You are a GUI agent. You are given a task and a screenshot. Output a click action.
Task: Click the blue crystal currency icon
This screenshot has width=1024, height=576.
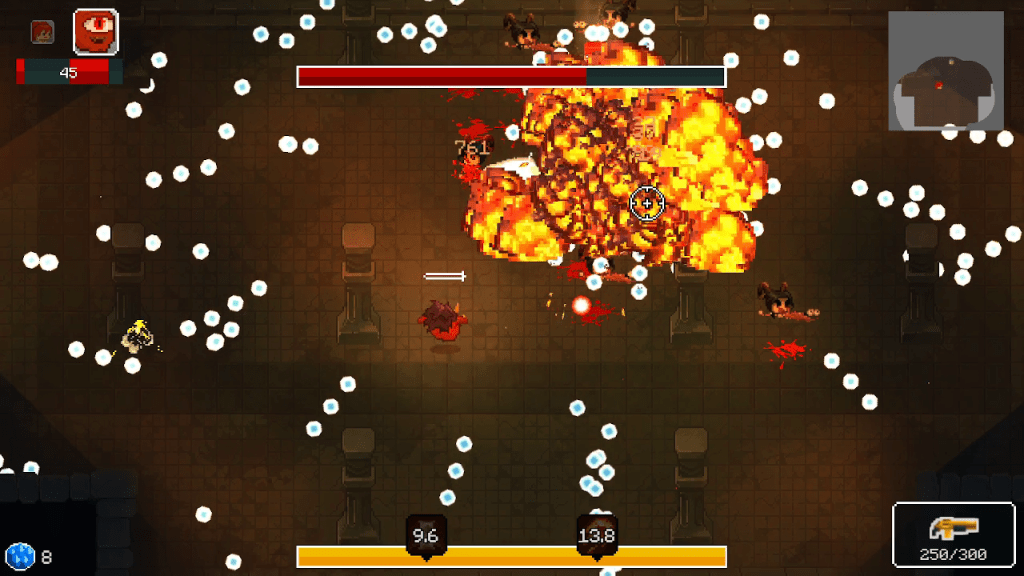tap(19, 556)
